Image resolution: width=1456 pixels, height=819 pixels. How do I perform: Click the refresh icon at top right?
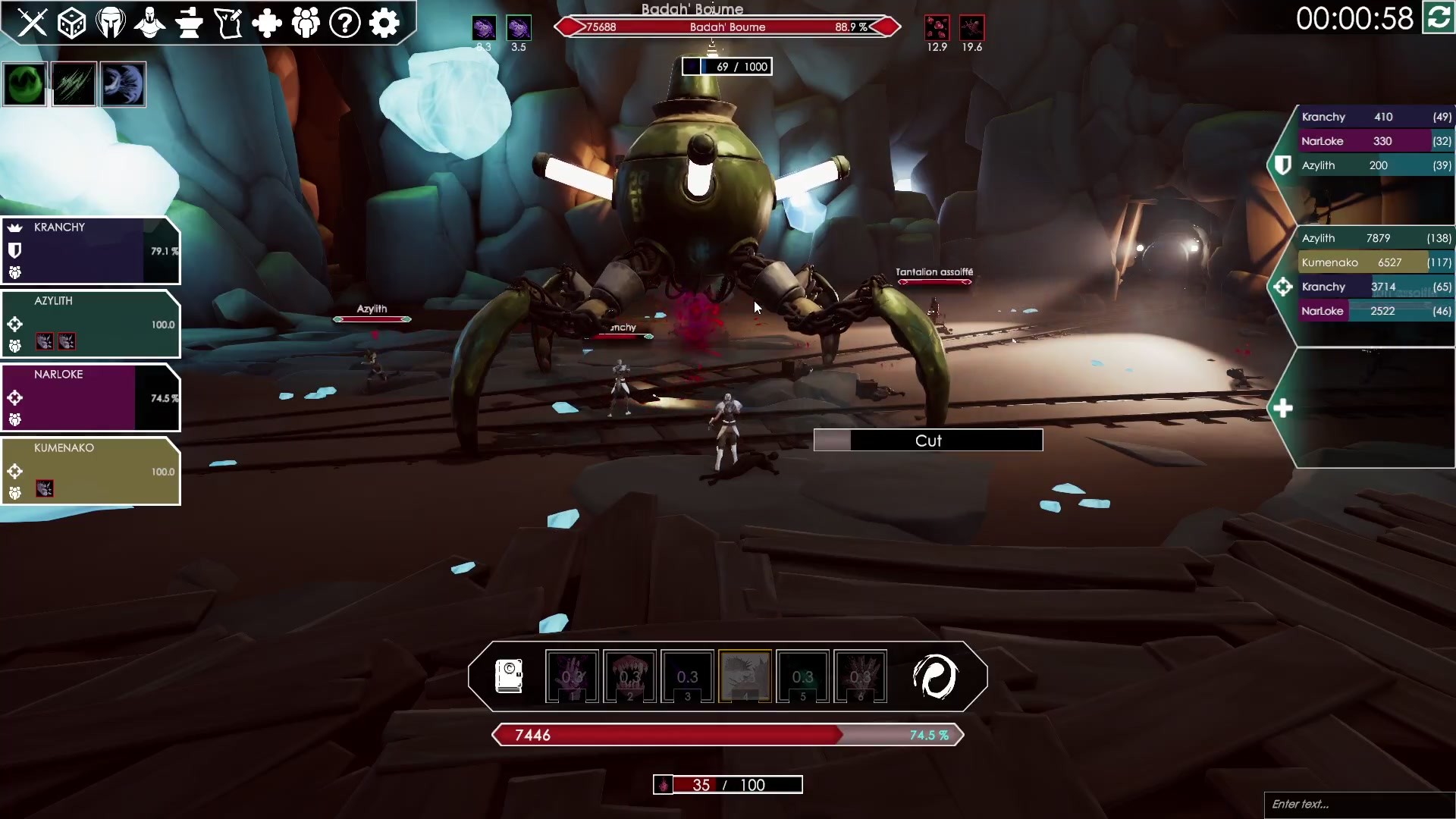pos(1437,18)
